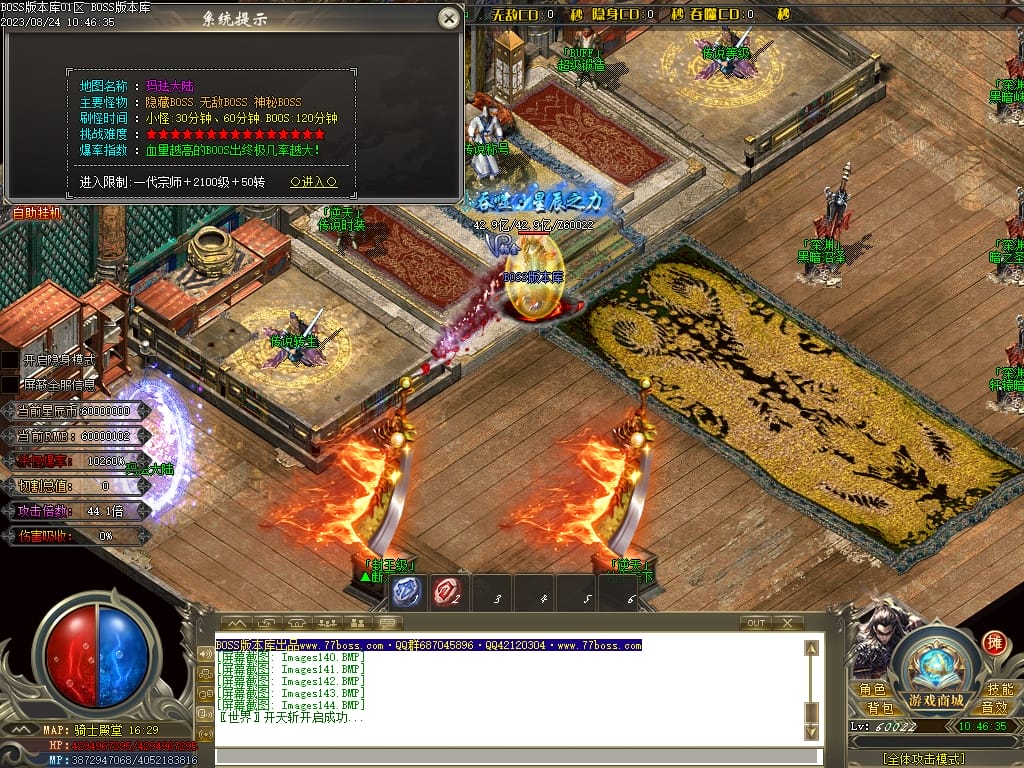Screen dimensions: 1024x768
Task: Click the red 摊 stall button
Action: click(x=994, y=642)
